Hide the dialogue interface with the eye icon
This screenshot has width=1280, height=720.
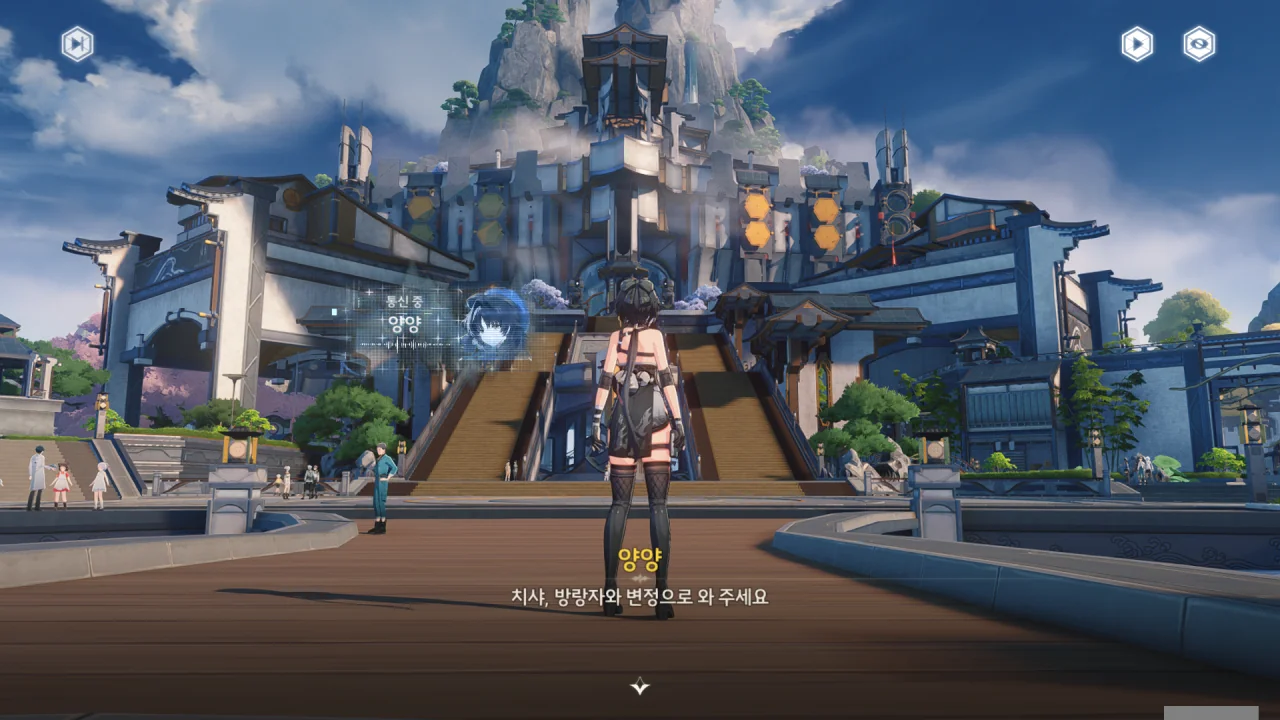point(1199,44)
